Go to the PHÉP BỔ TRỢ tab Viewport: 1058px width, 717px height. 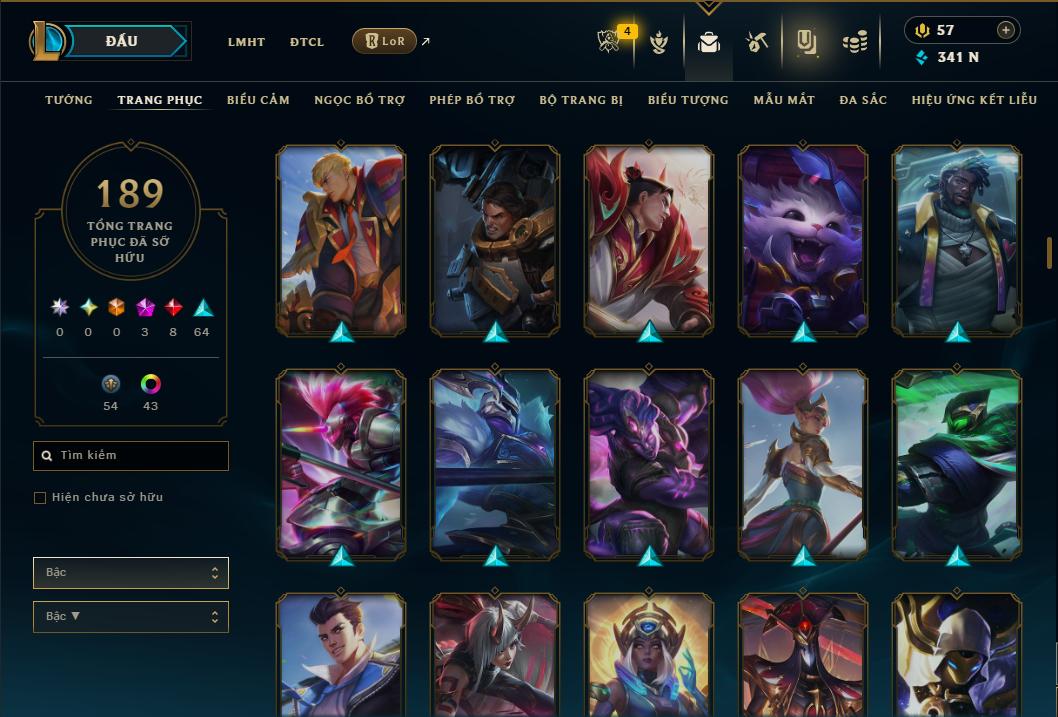click(x=472, y=100)
